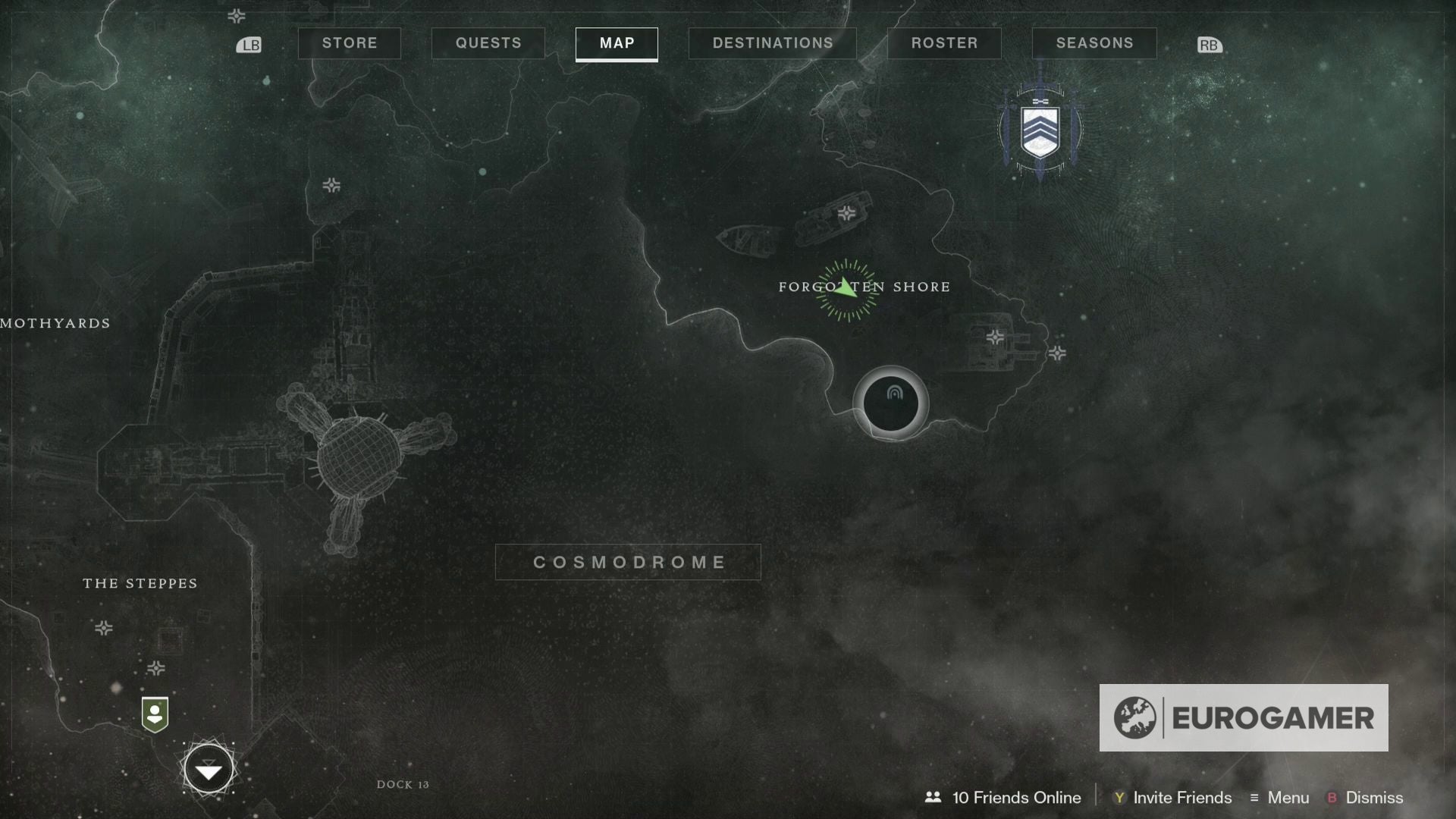Click Dismiss in the bottom right

click(1376, 798)
